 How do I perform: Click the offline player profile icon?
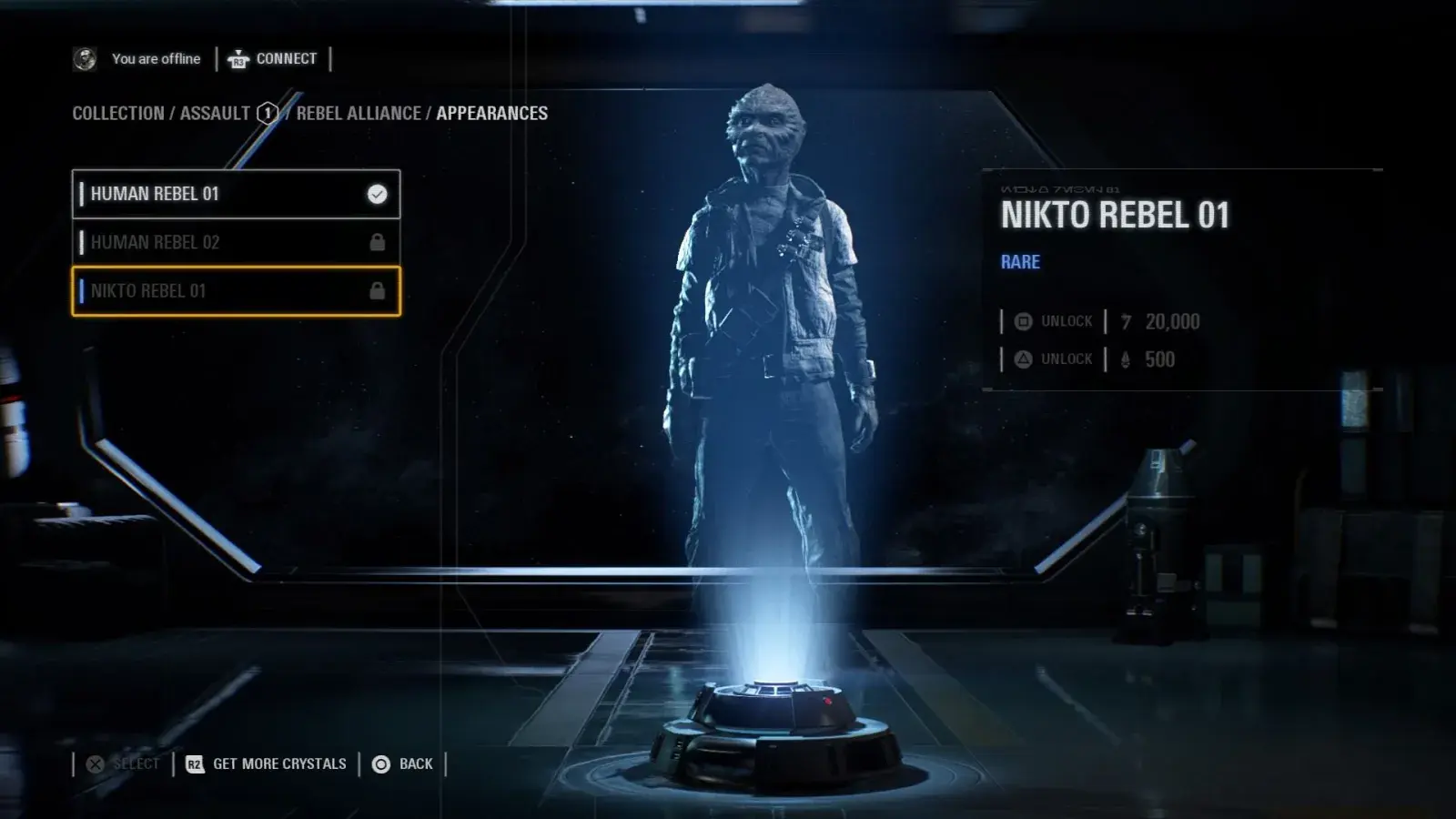tap(85, 59)
